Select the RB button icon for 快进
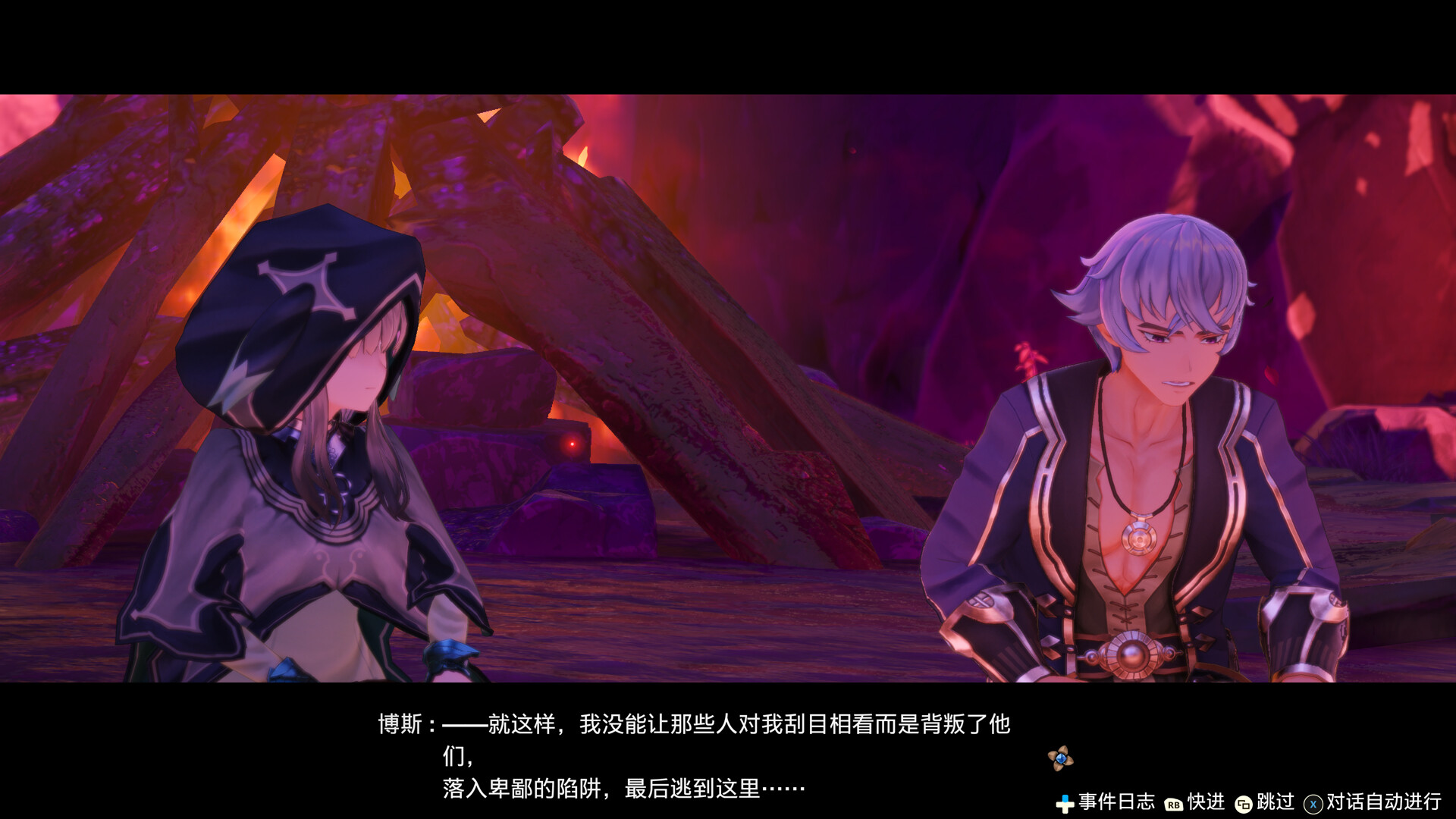 1173,802
